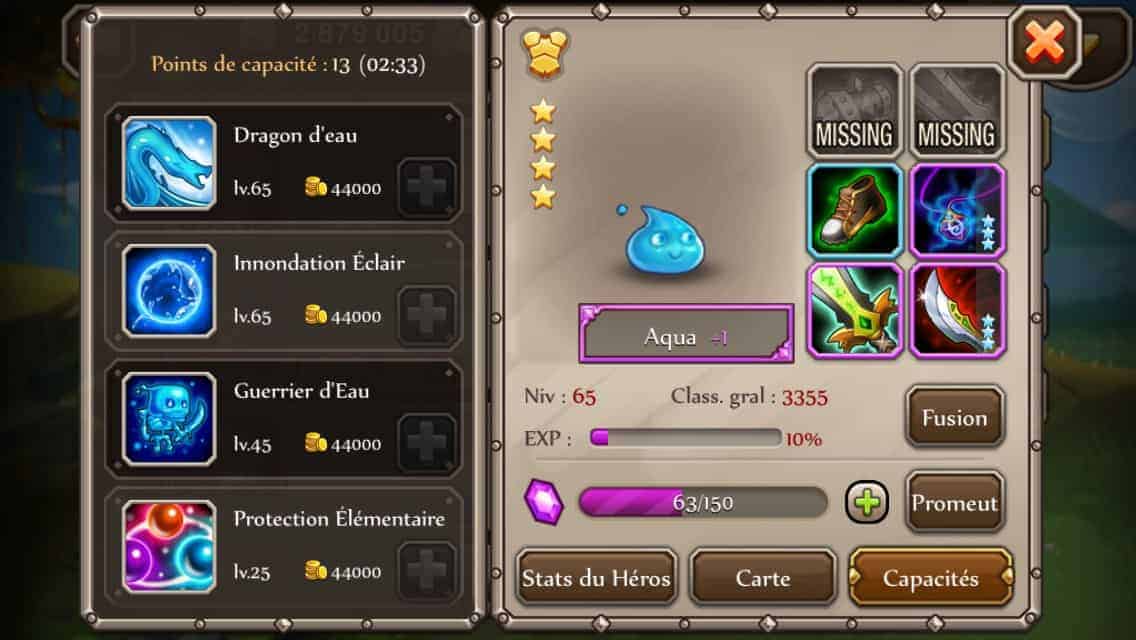Screen dimensions: 1136x640
Task: Close the hero panel with the X
Action: [1044, 43]
